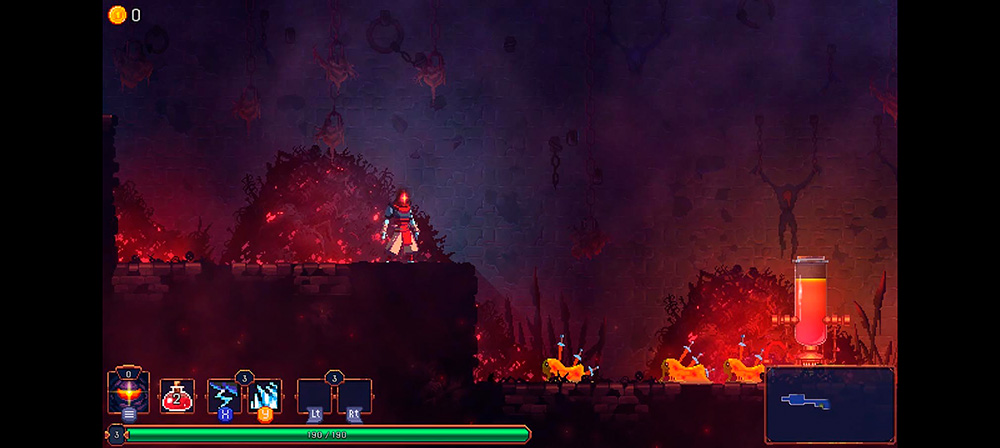Select the ice shards weapon slot
The width and height of the screenshot is (1000, 448).
[265, 396]
